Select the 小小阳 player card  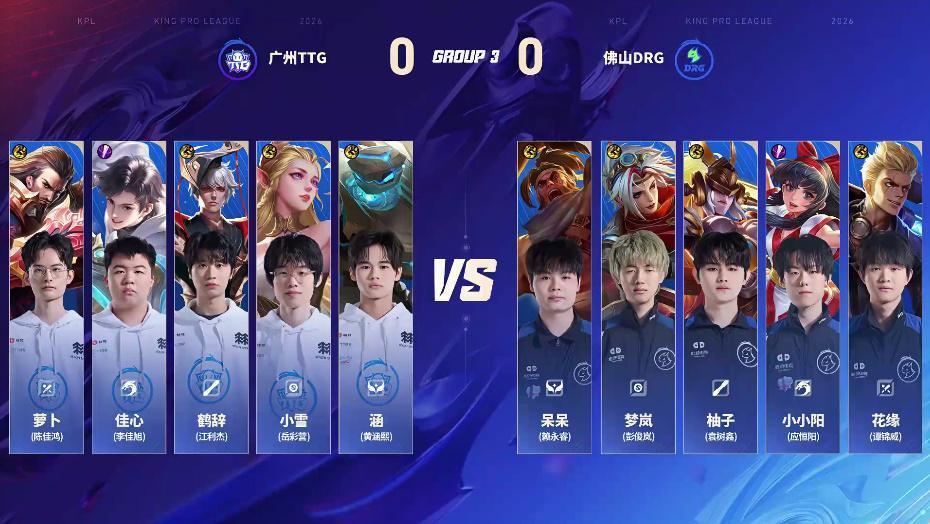pos(802,295)
